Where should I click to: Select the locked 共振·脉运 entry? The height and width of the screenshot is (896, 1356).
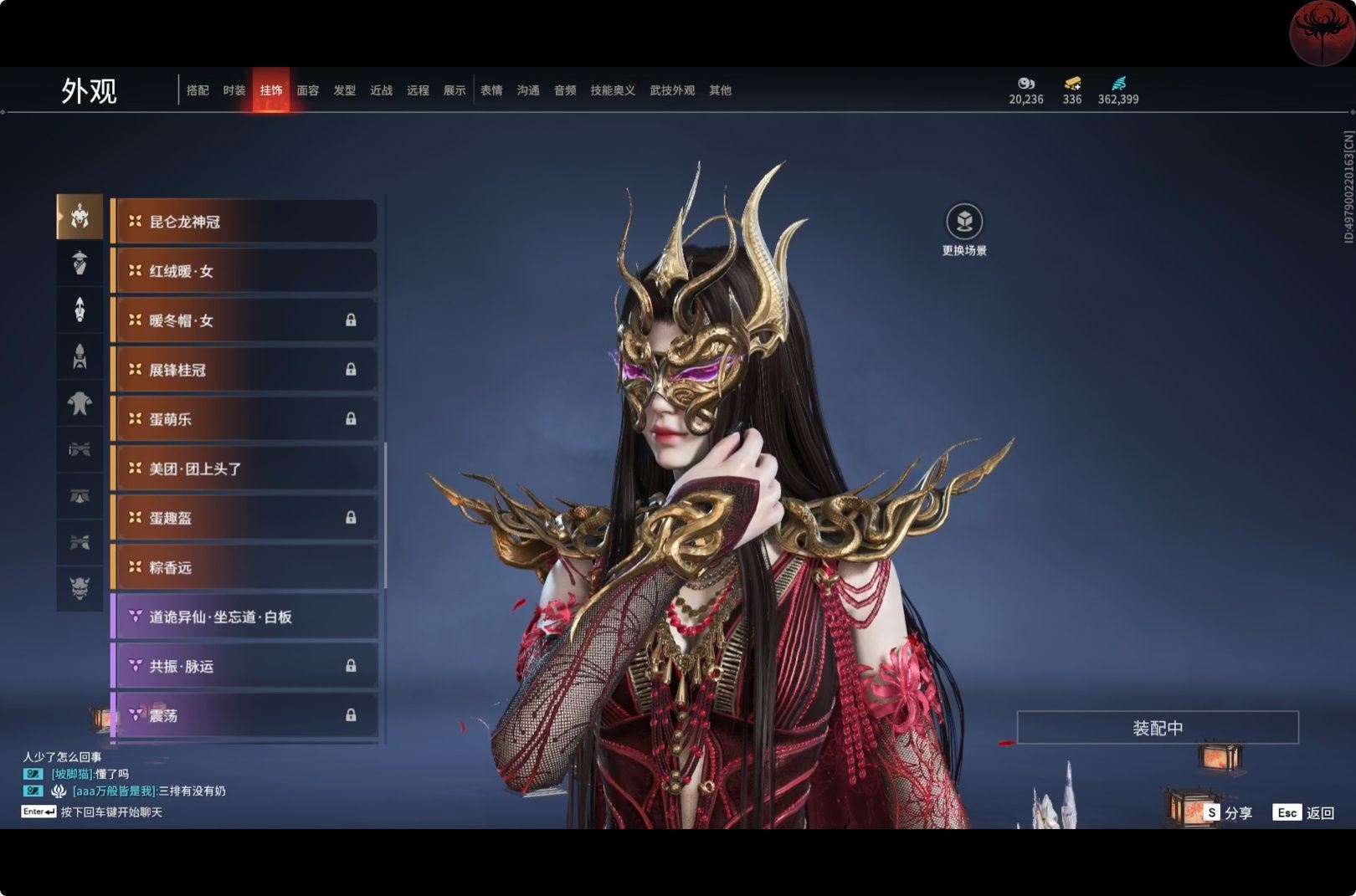point(244,666)
